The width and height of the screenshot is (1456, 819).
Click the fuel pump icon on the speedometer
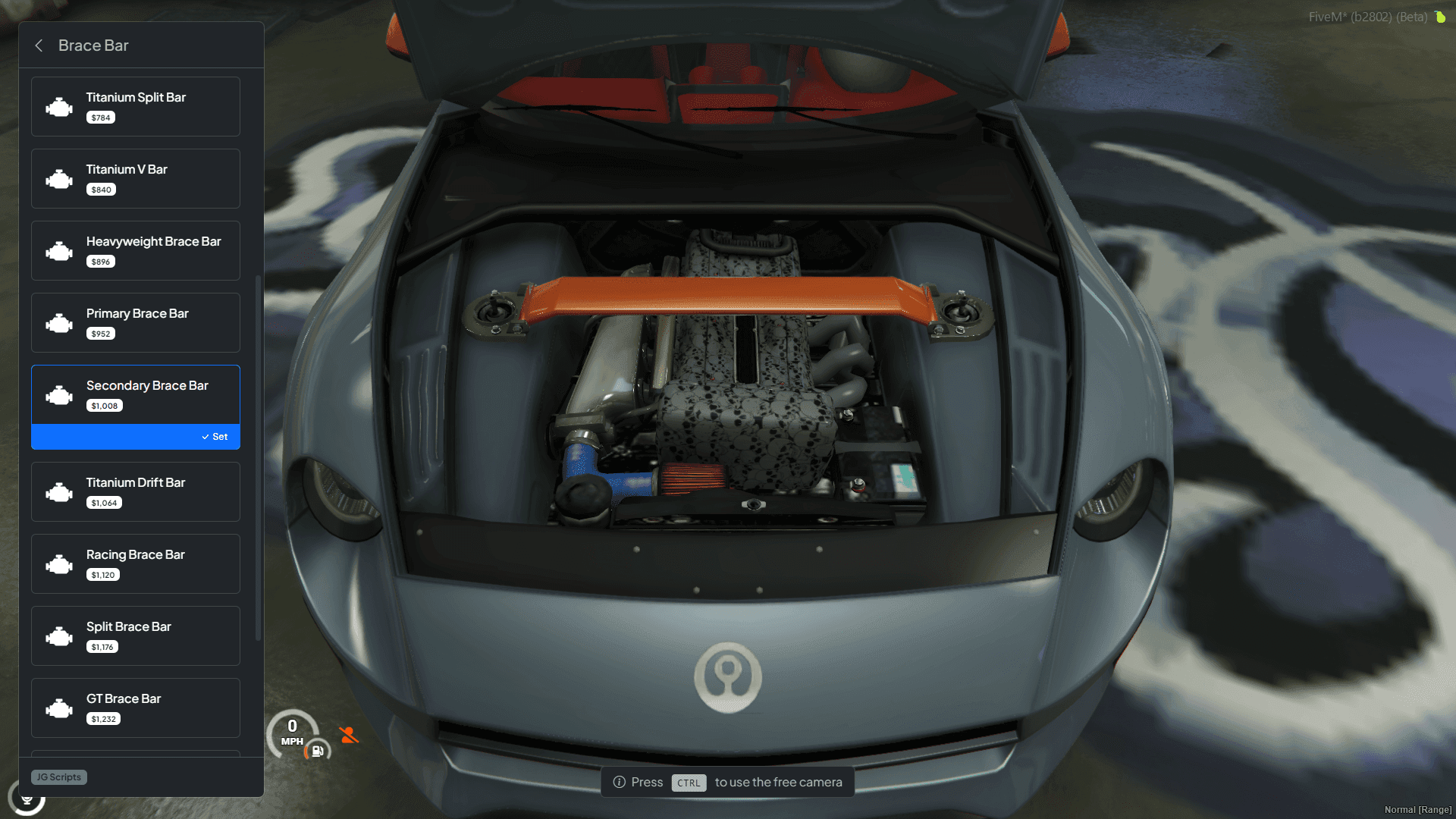click(316, 751)
